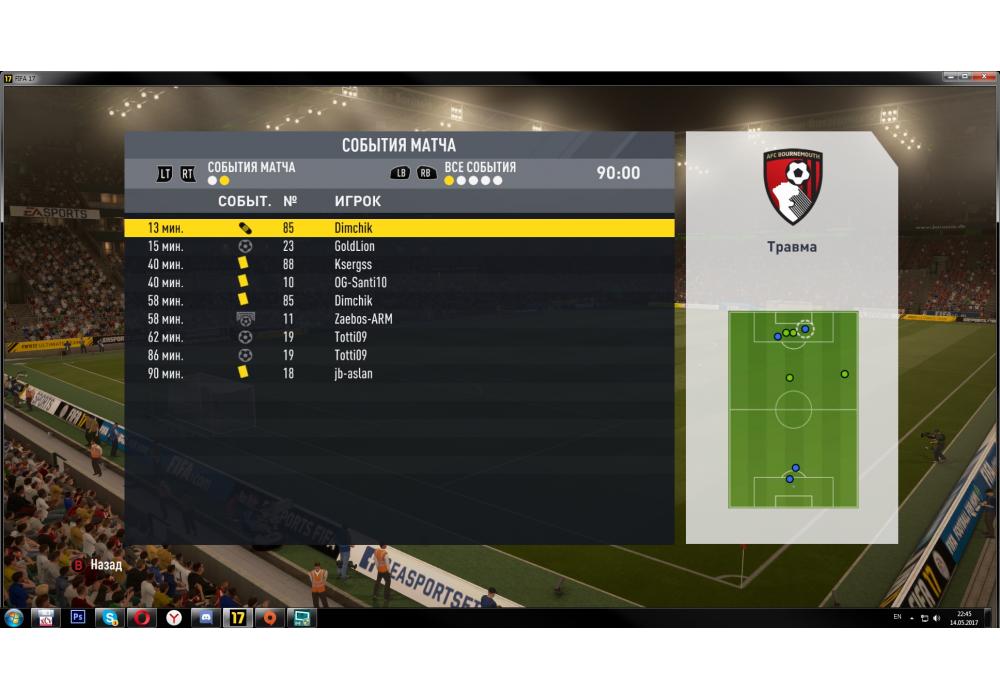Select Totti09's 62 min. goal
Screen dimensions: 1000x700
[x=398, y=337]
